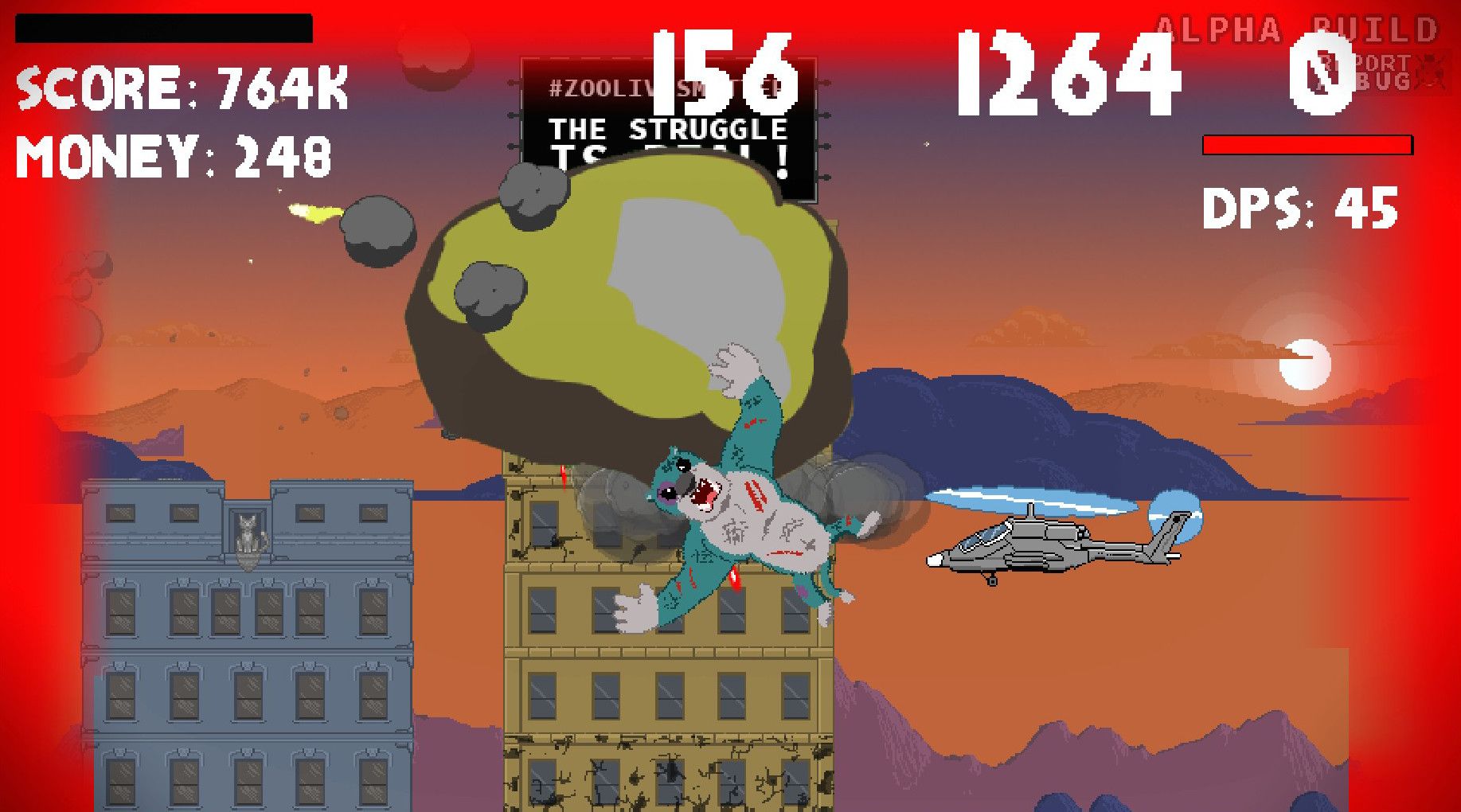1461x812 pixels.
Task: Click the black depleted bar above SCORE
Action: tap(163, 28)
